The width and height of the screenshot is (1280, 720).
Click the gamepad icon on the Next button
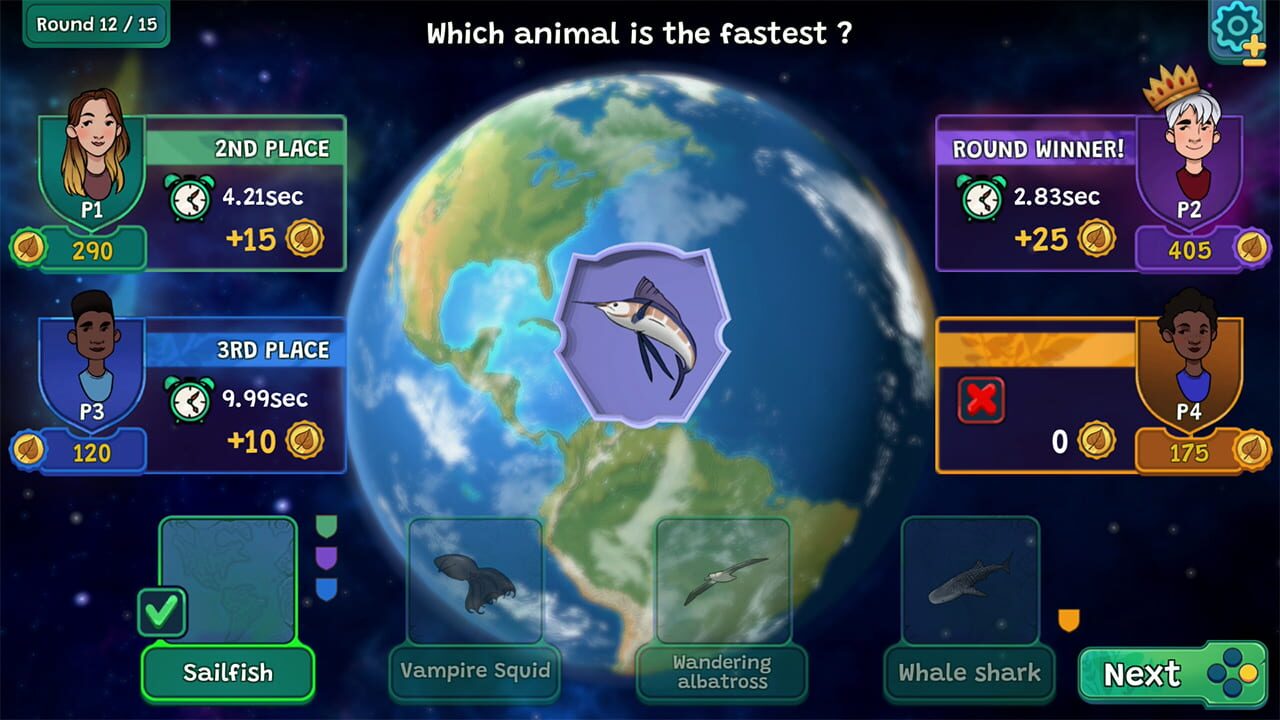[1232, 674]
